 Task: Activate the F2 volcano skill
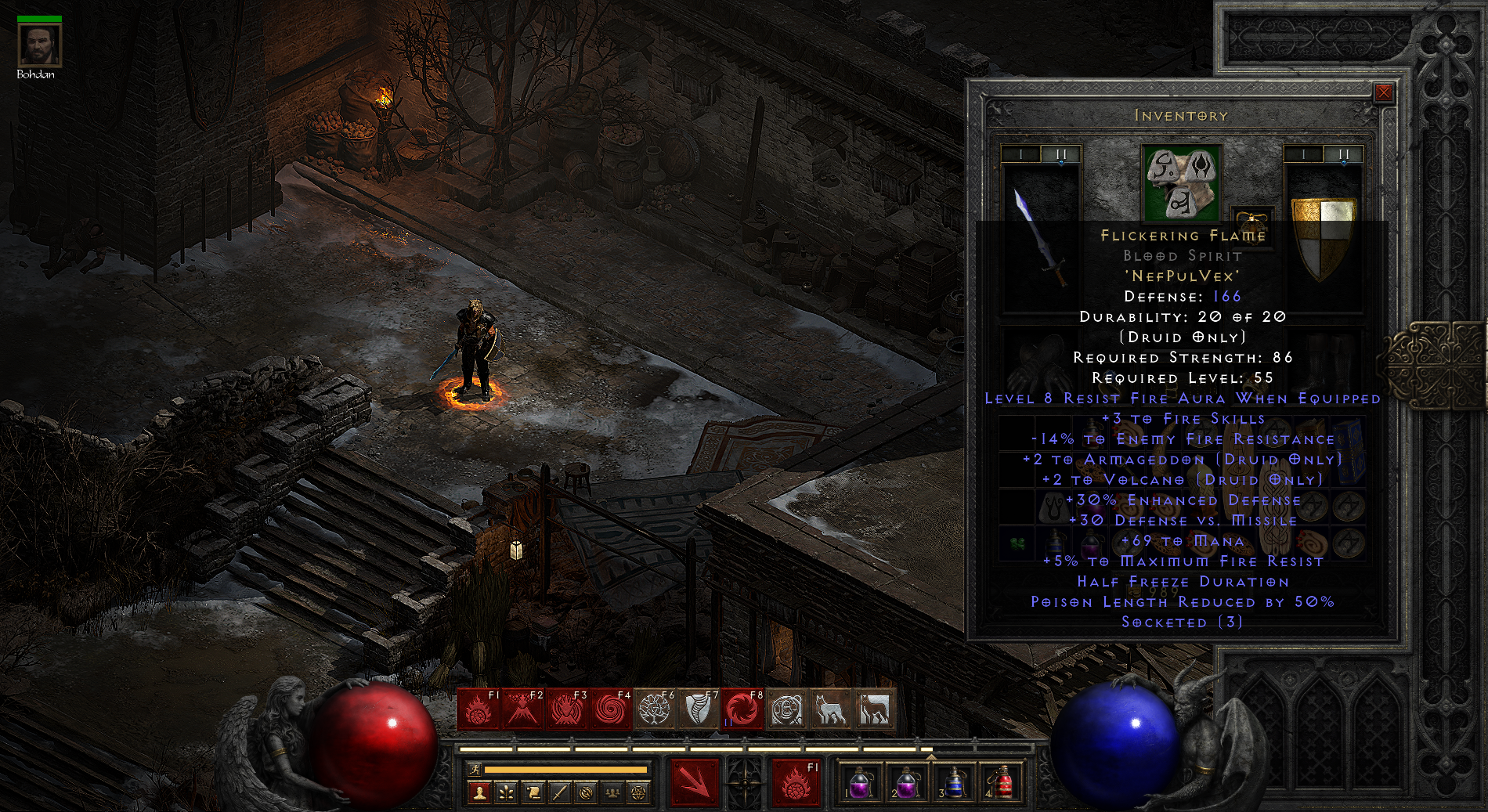point(522,709)
